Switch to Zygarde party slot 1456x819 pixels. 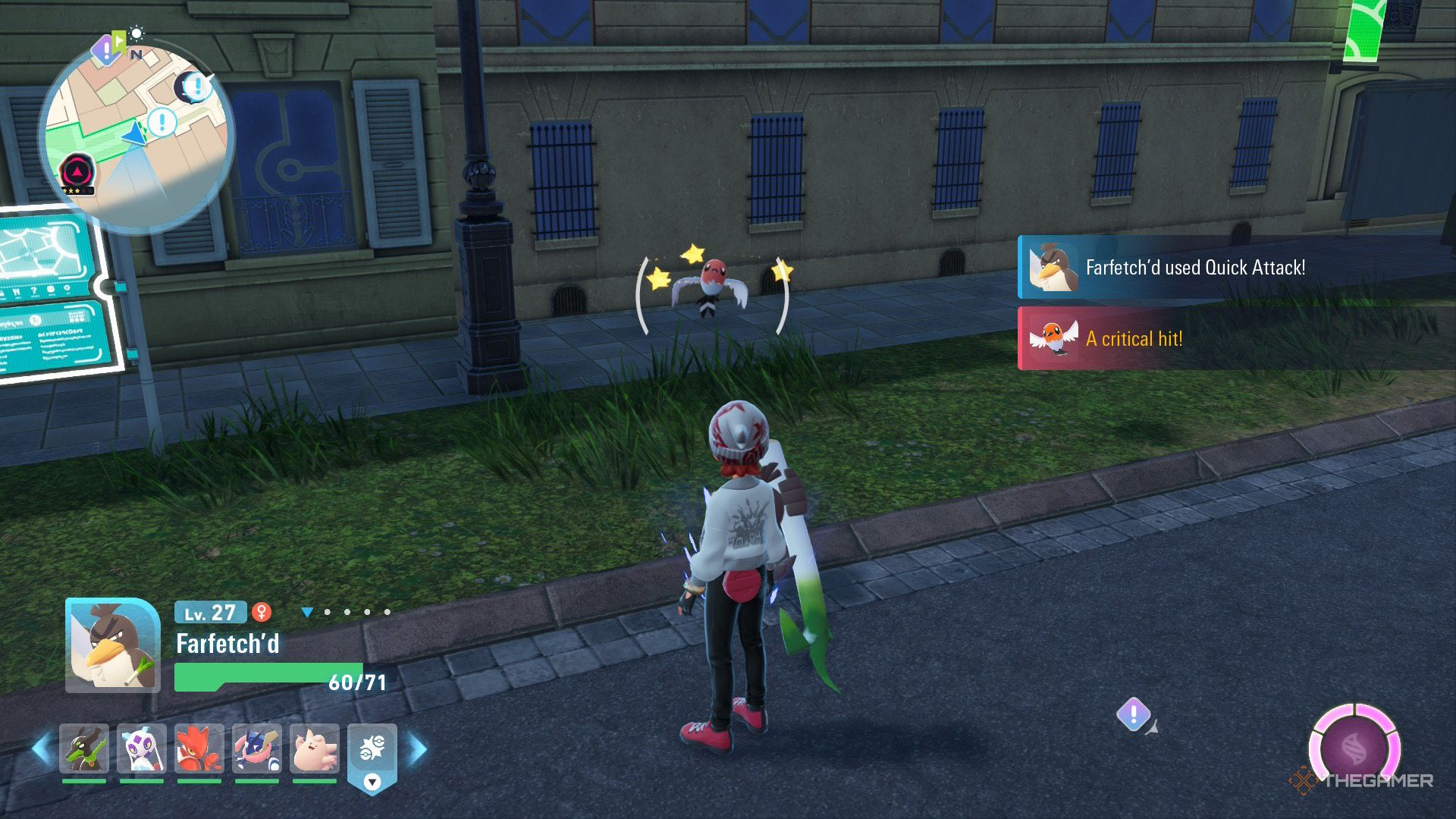pos(84,748)
